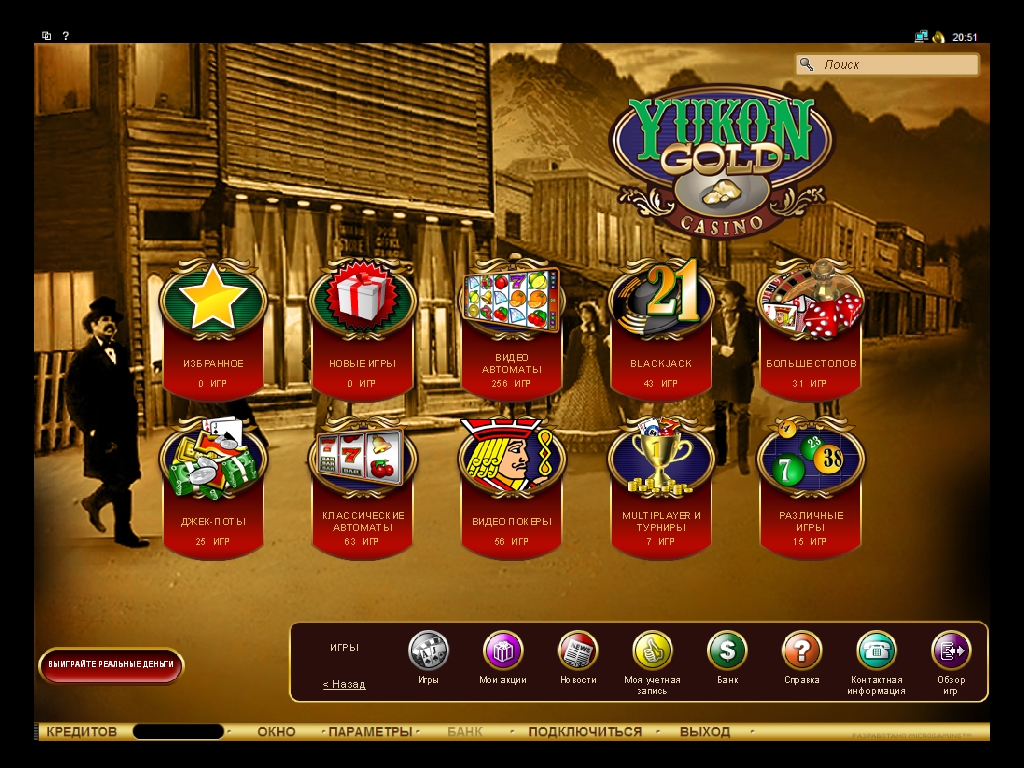Go back via the Назад link
The height and width of the screenshot is (768, 1024).
(344, 685)
